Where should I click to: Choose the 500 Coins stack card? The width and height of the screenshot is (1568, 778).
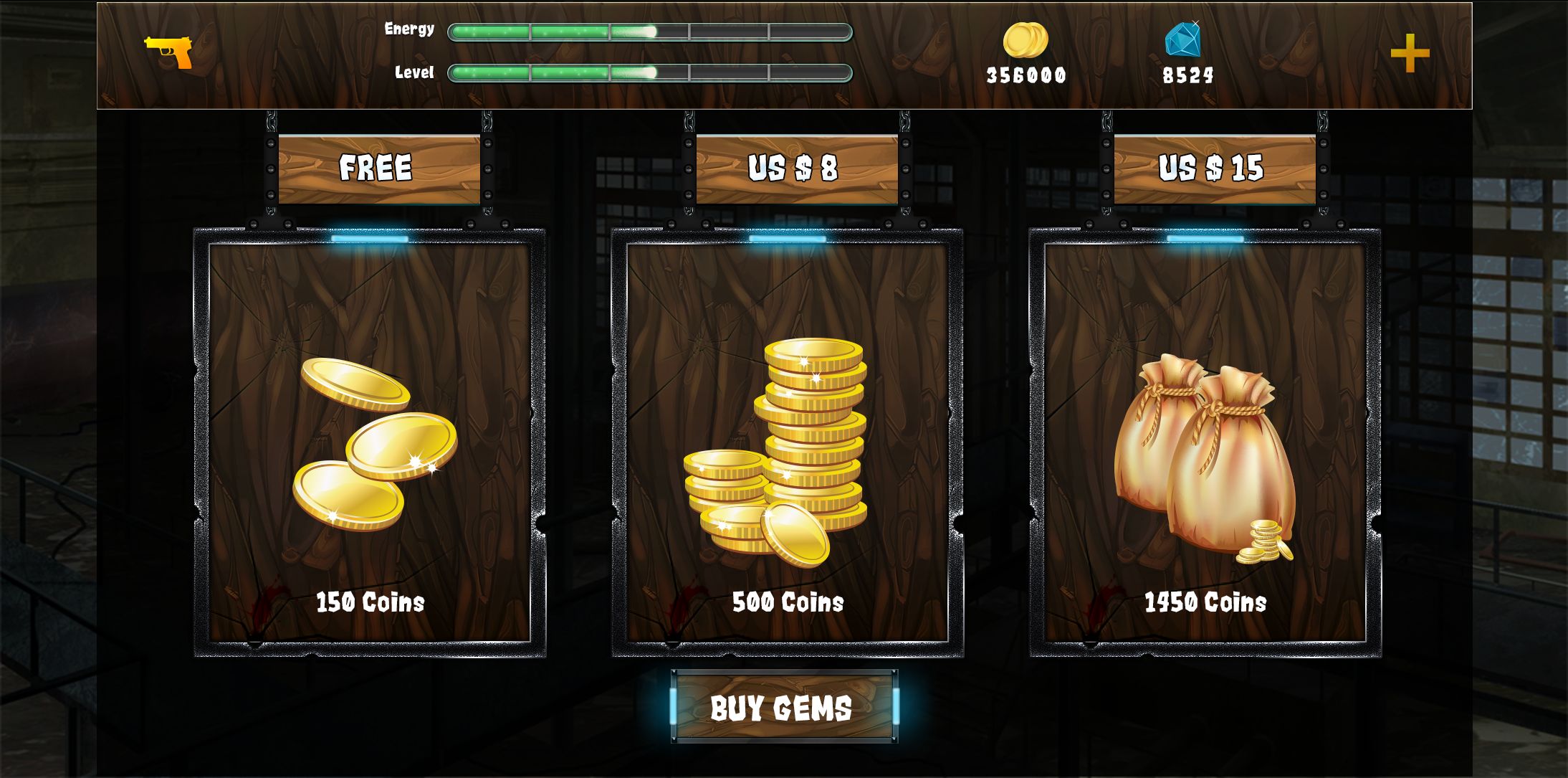[x=787, y=442]
